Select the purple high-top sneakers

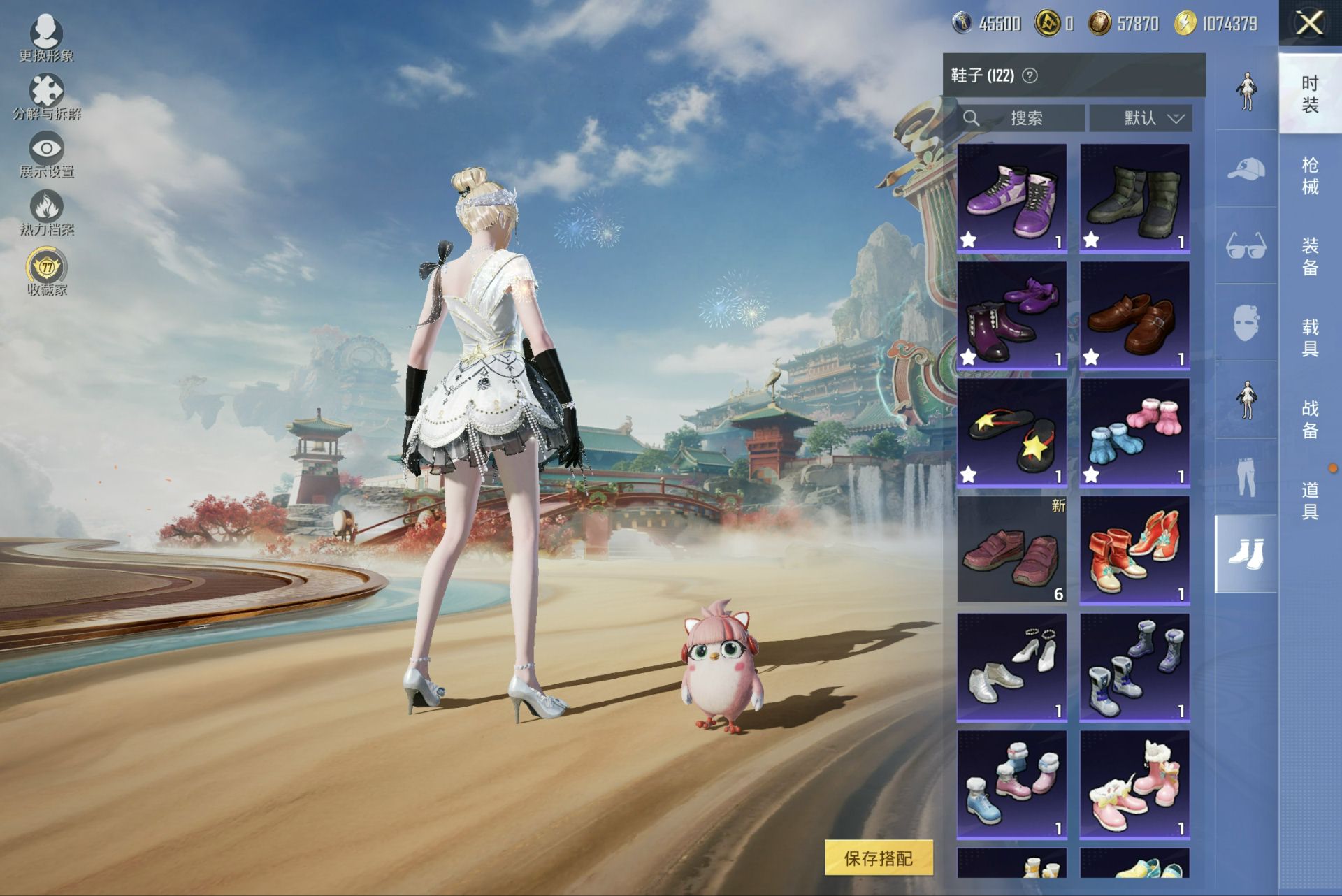[x=1011, y=198]
